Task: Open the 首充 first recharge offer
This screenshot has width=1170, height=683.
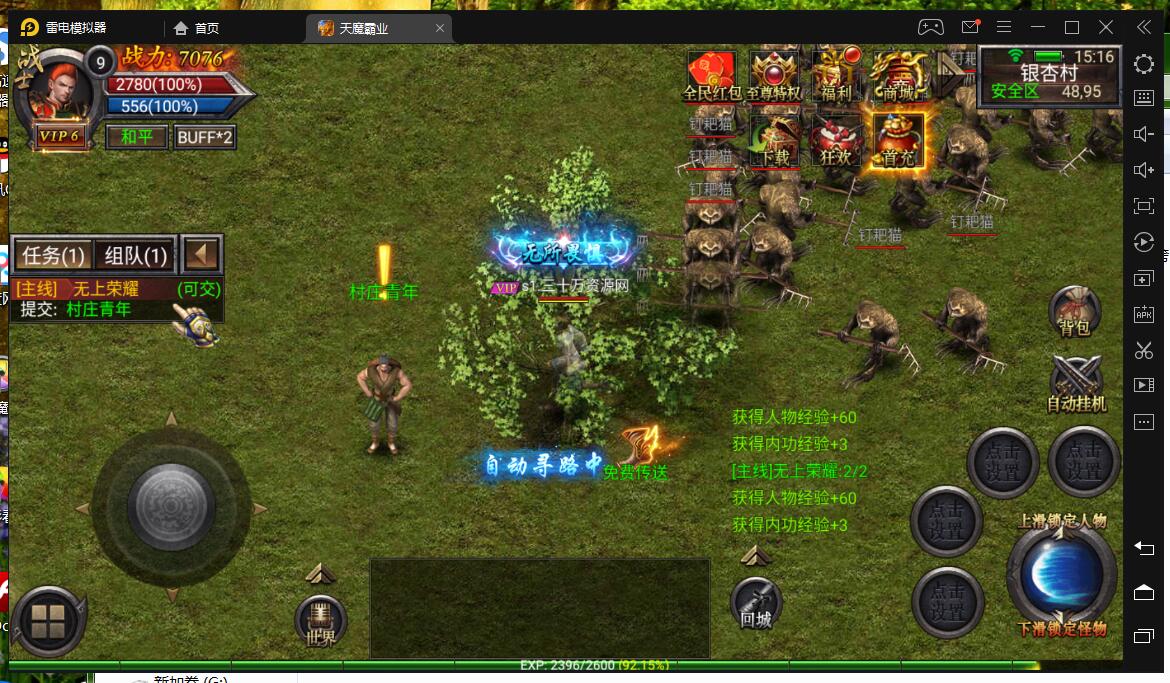Action: 898,140
